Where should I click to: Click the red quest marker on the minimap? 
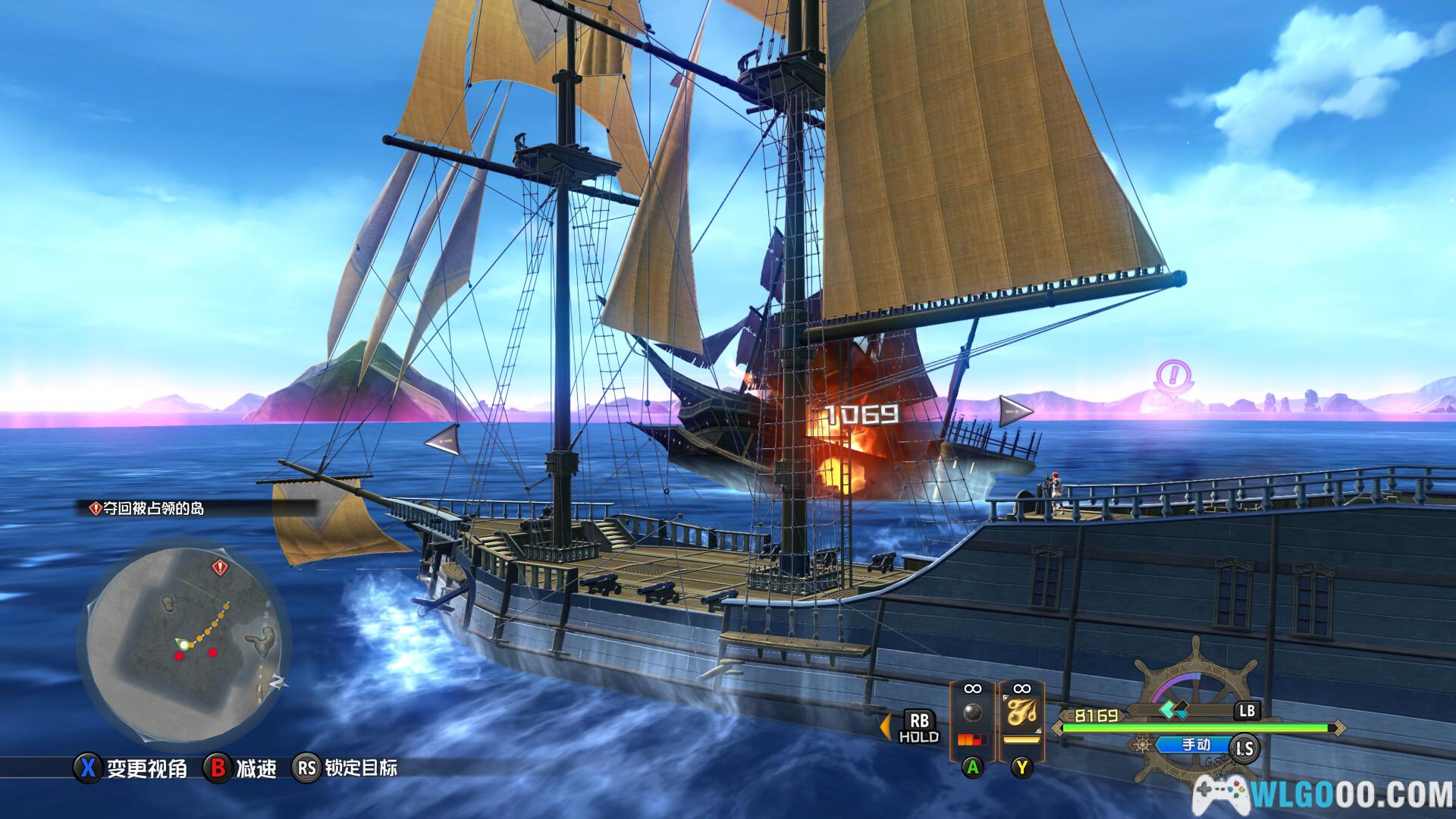pyautogui.click(x=220, y=566)
